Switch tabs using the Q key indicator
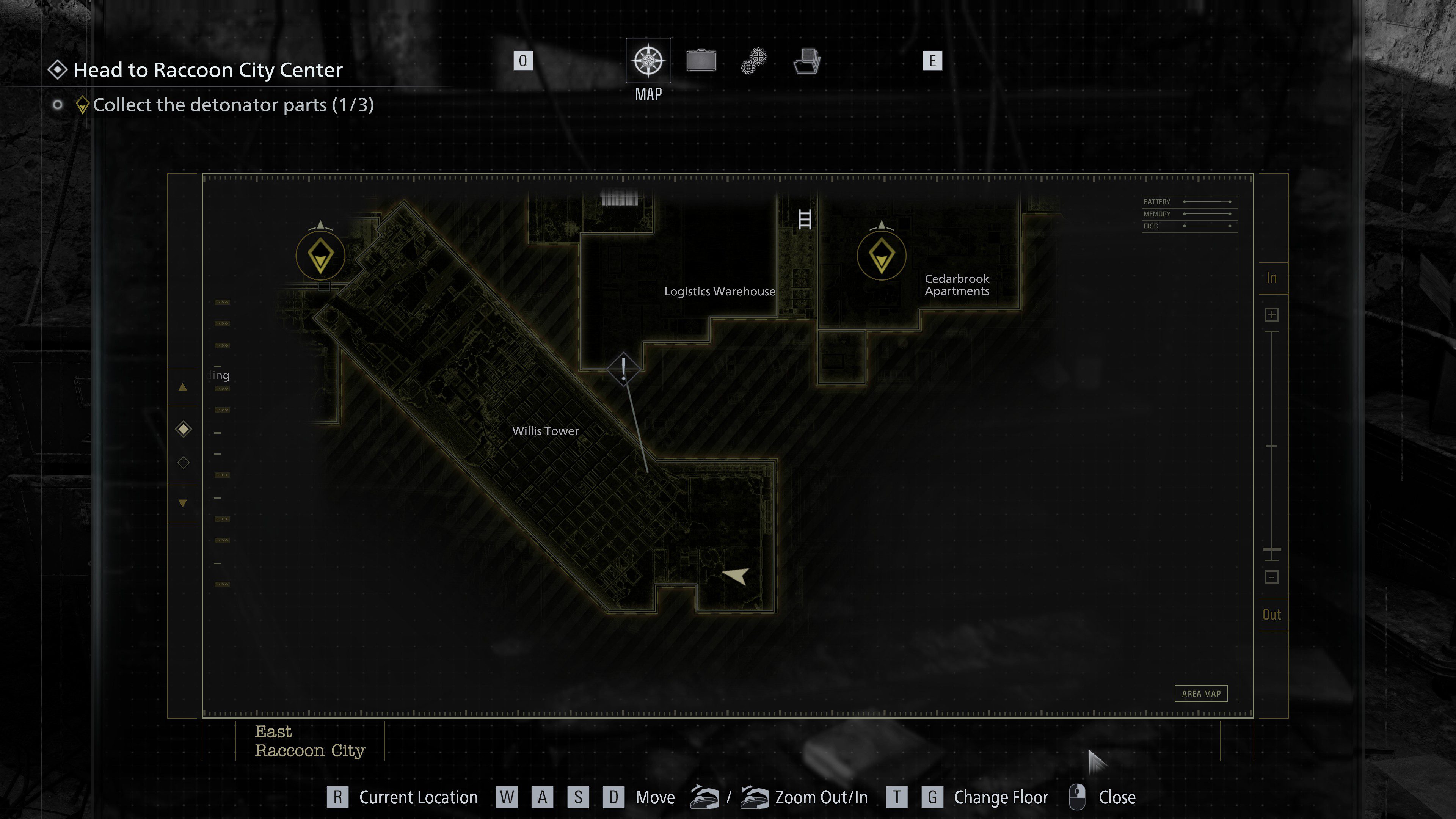This screenshot has width=1456, height=819. [x=523, y=61]
